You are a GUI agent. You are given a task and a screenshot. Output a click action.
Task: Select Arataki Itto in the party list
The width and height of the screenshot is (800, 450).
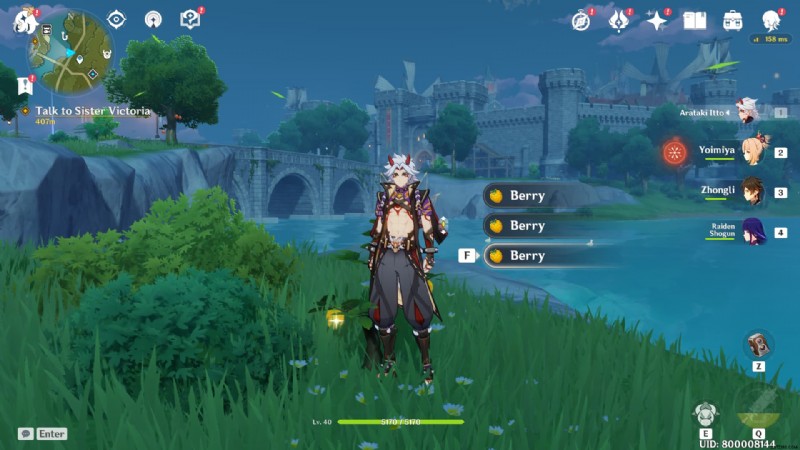point(747,113)
